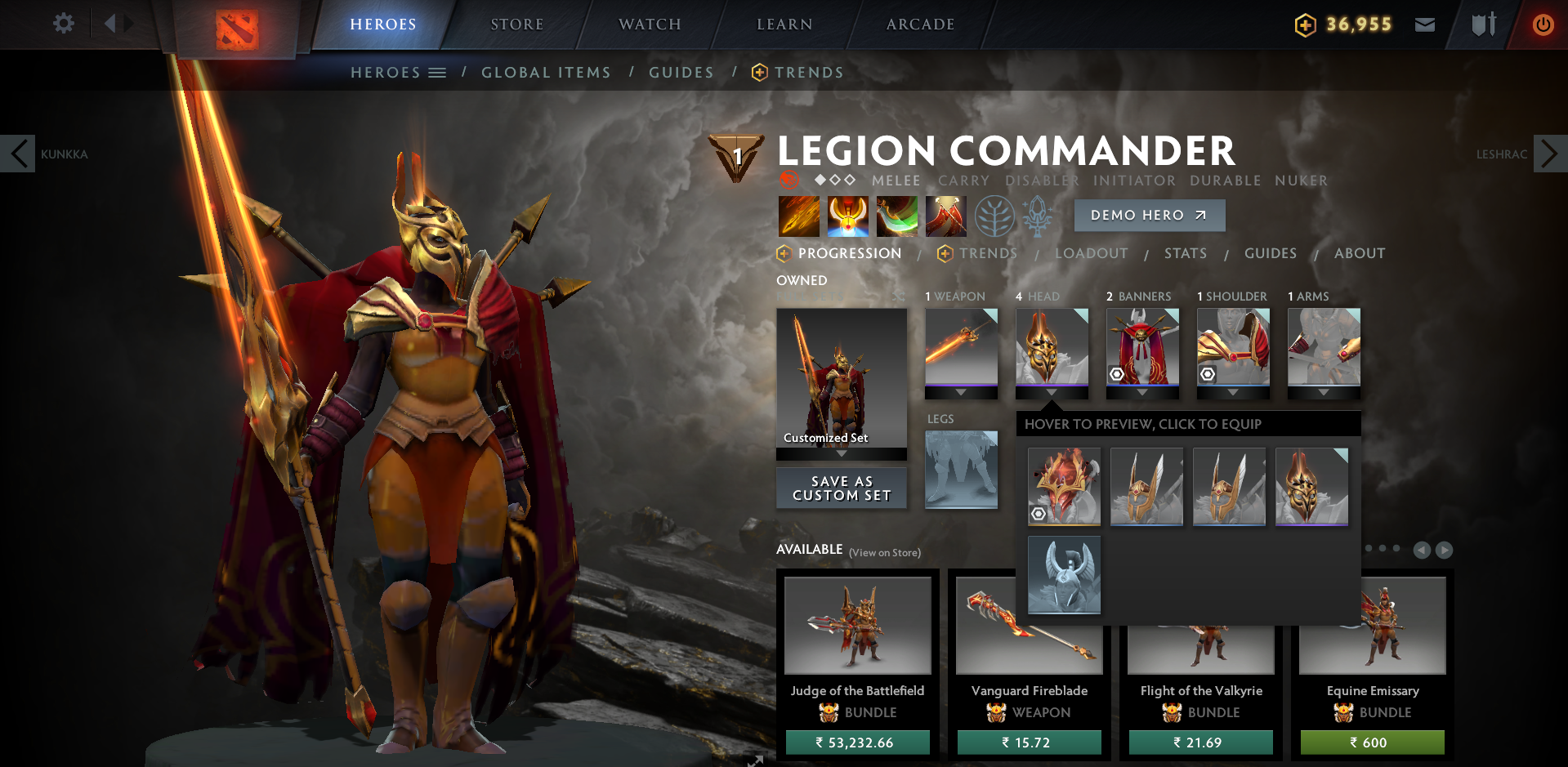Open the settings gear icon
1568x767 pixels.
(63, 24)
